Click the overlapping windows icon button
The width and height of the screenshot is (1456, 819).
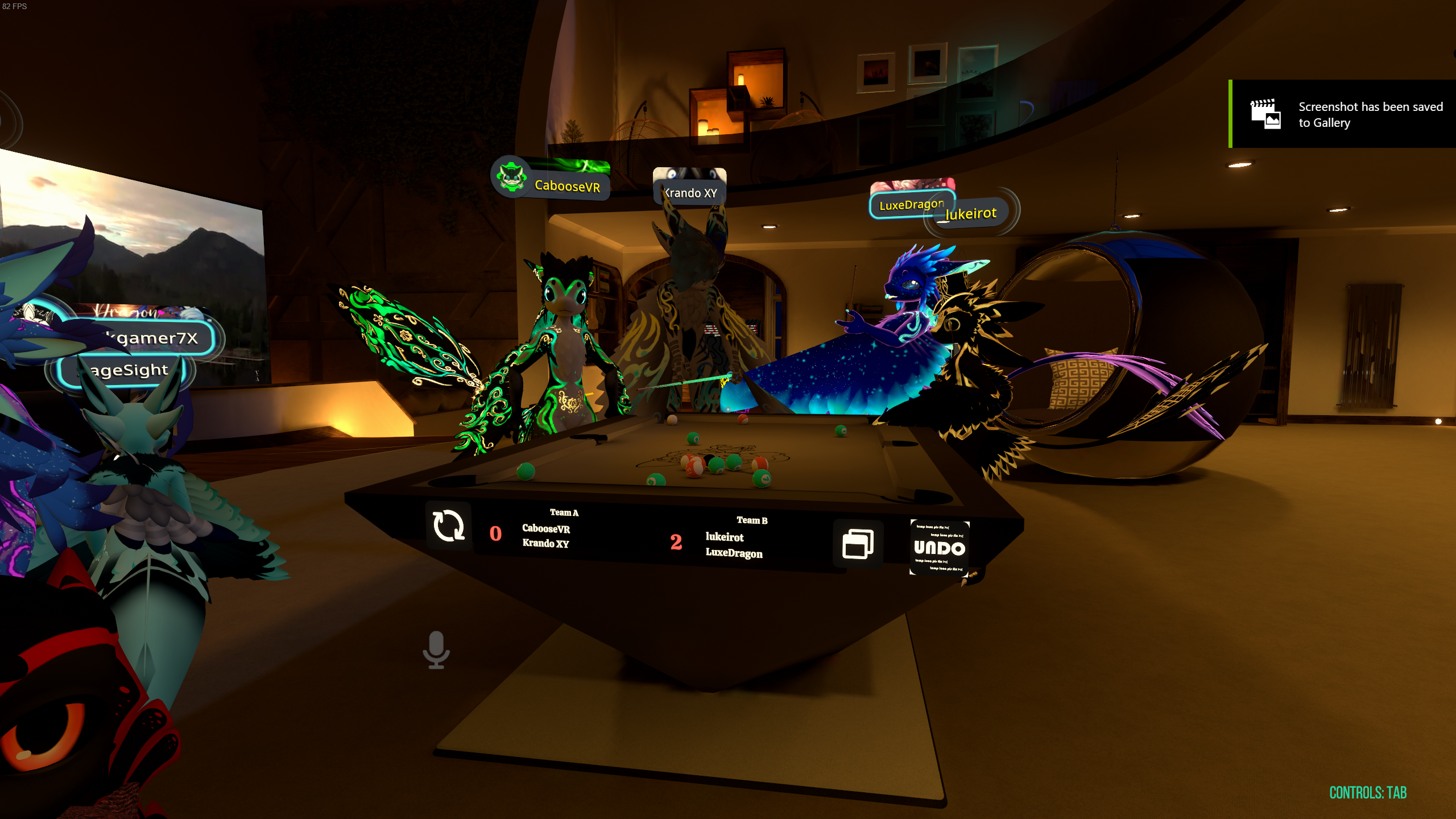[858, 544]
